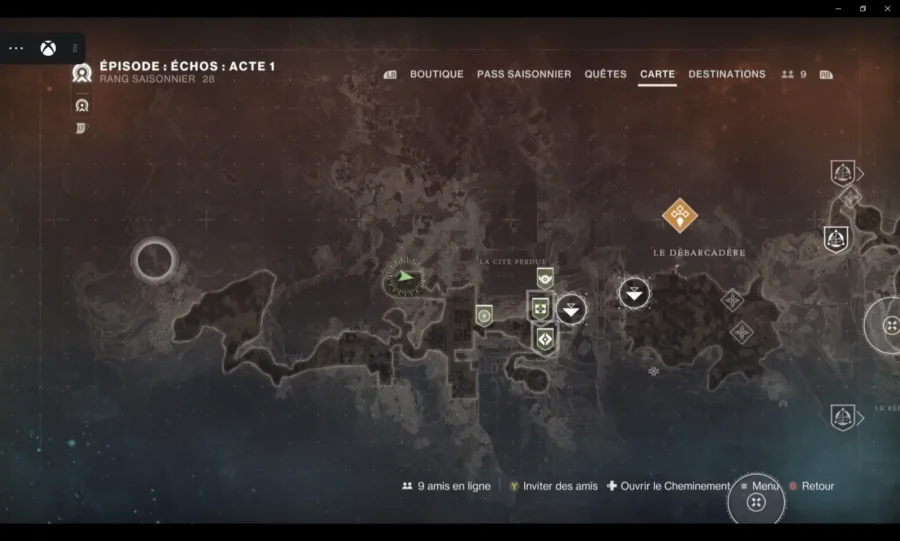
Task: Switch to the Pass Saisonnier tab
Action: click(524, 74)
